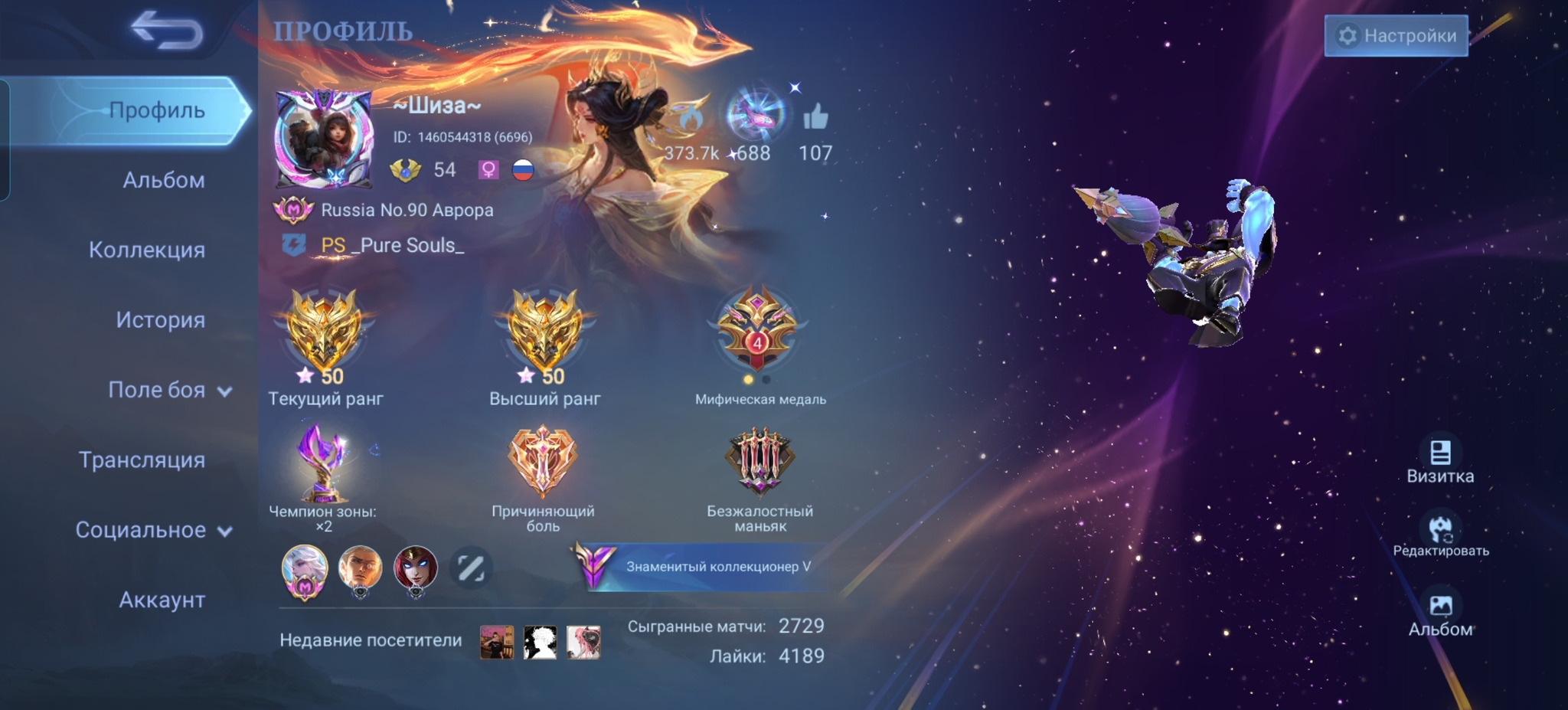
Task: Expand the Социальное section
Action: coord(153,530)
